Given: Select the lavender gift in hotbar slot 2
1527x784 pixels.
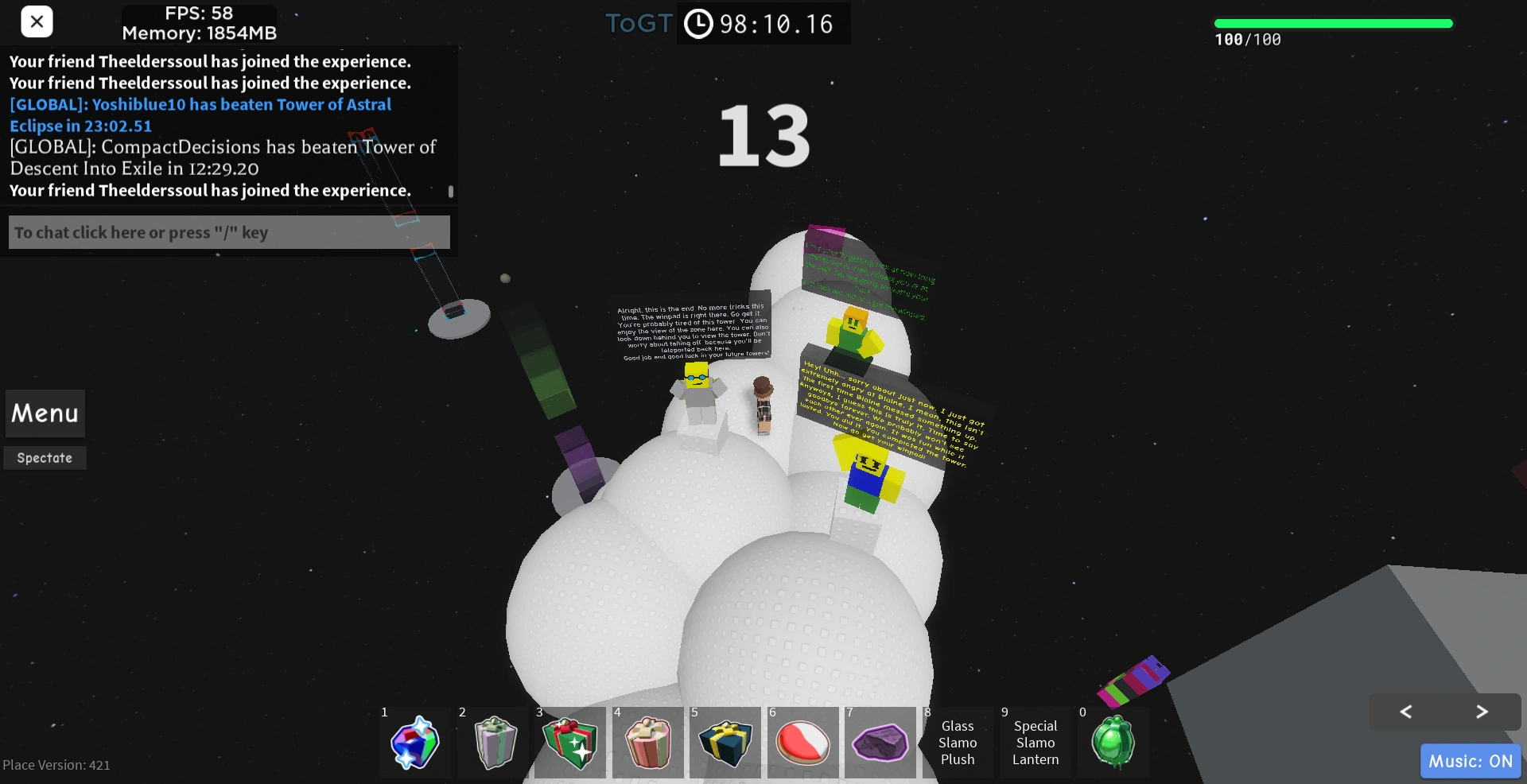Looking at the screenshot, I should click(492, 742).
